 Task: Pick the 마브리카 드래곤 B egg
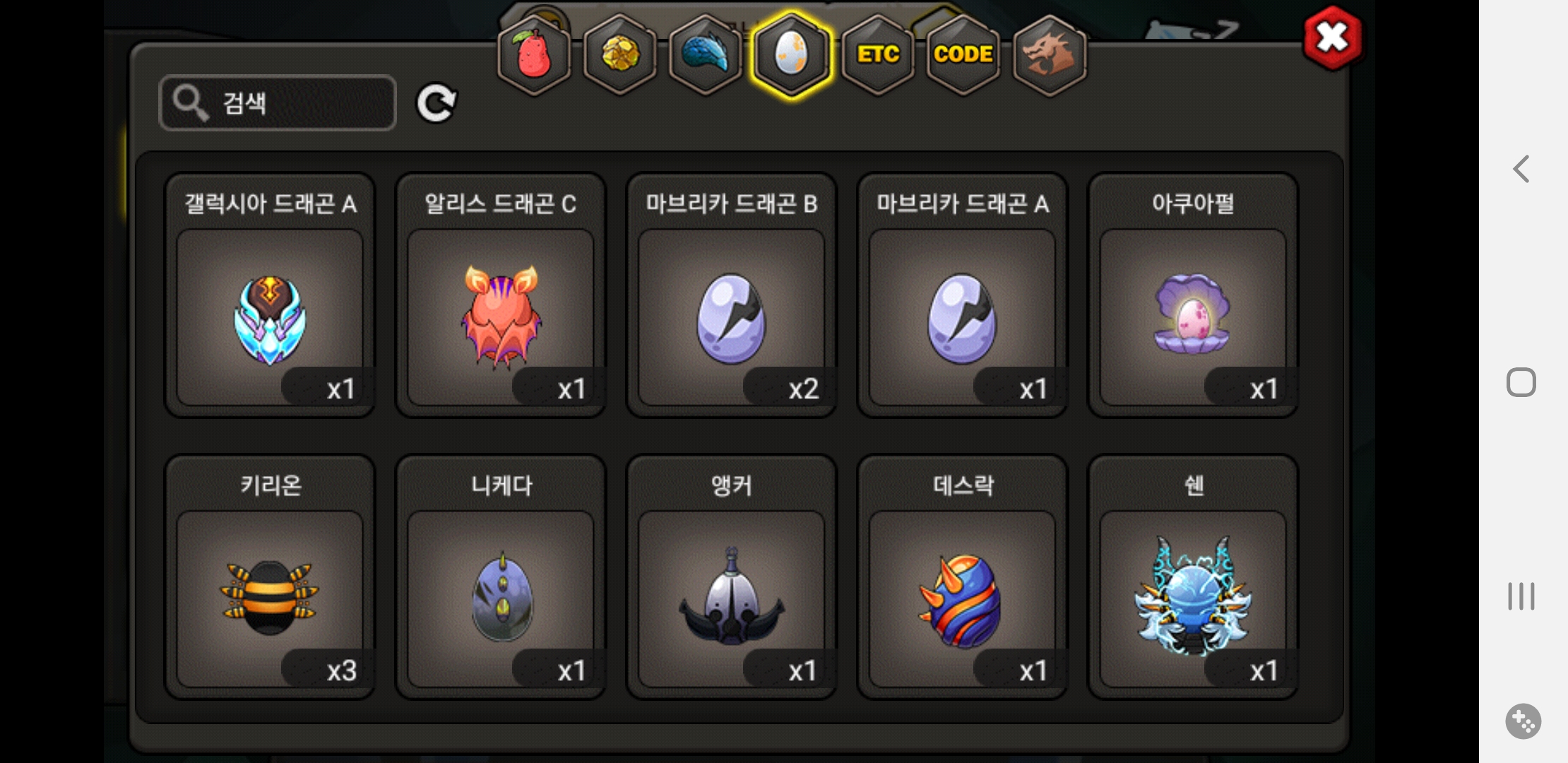tap(732, 318)
